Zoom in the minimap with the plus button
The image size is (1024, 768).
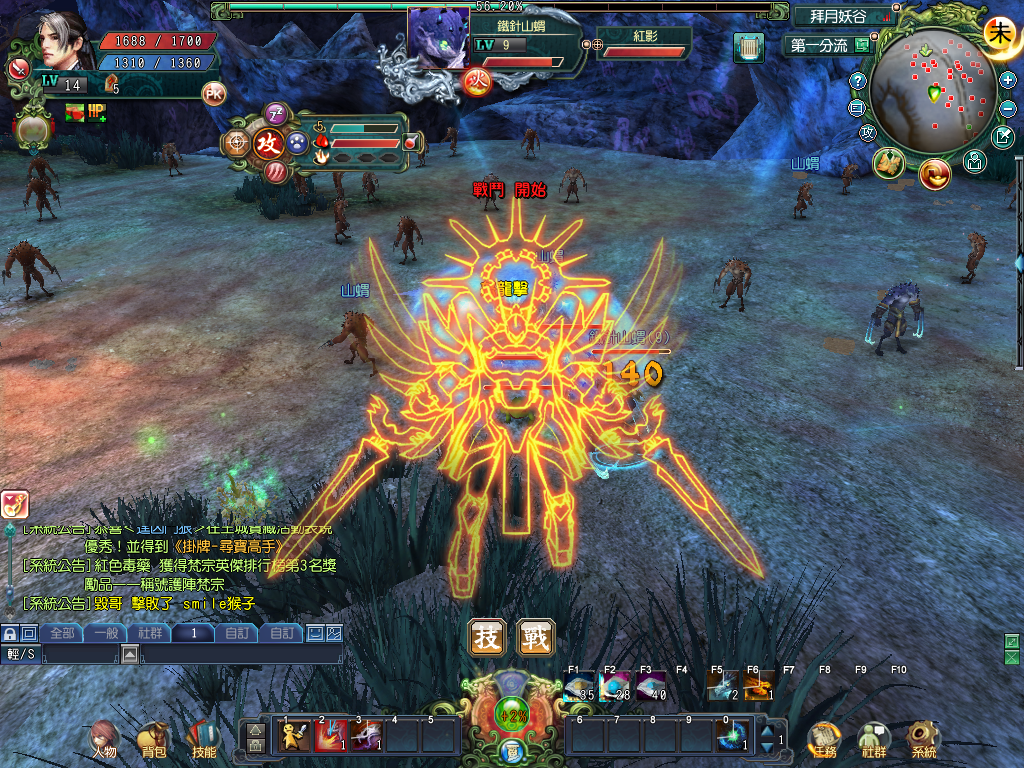coord(1007,79)
